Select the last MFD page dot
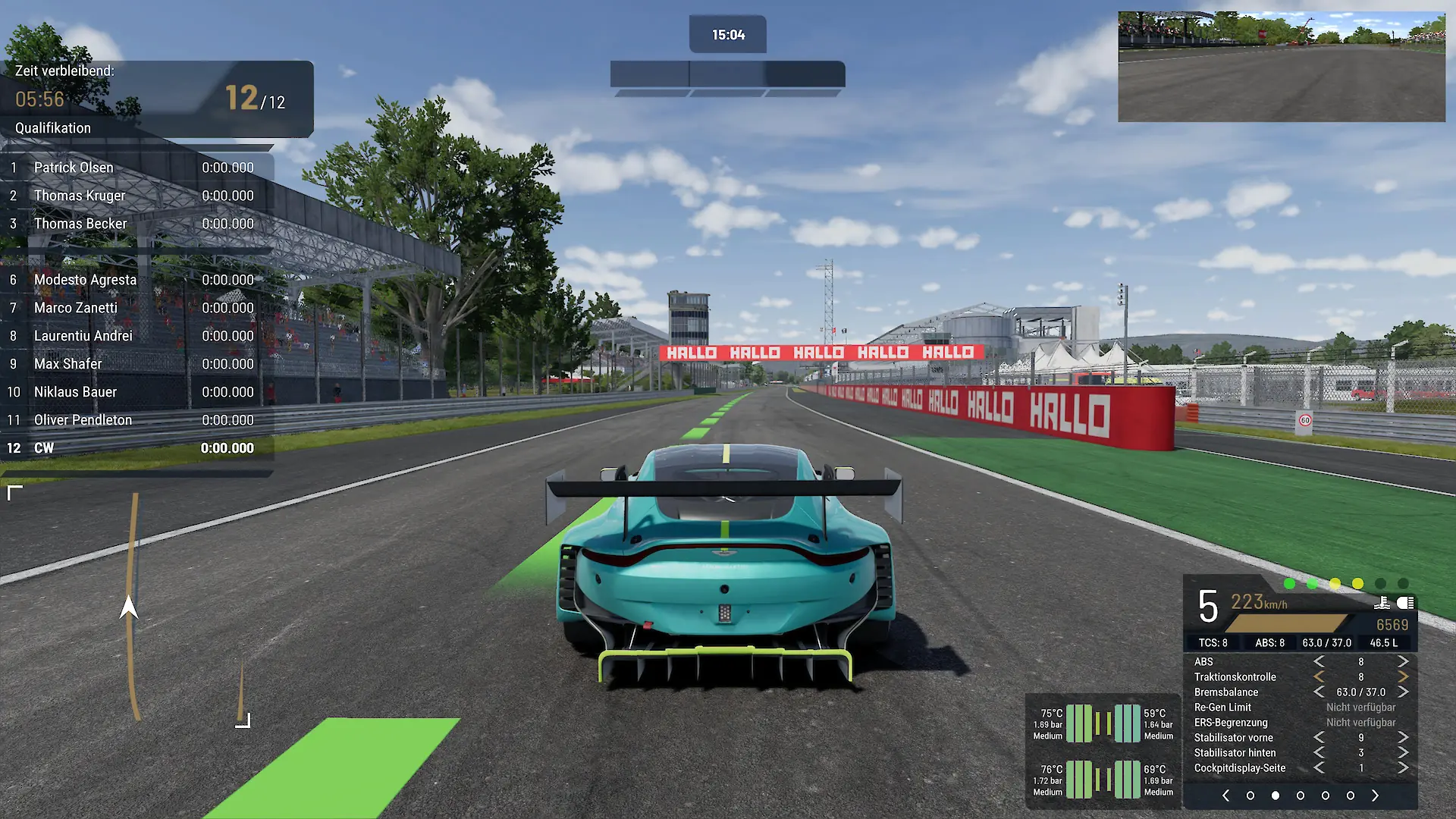 [1350, 795]
